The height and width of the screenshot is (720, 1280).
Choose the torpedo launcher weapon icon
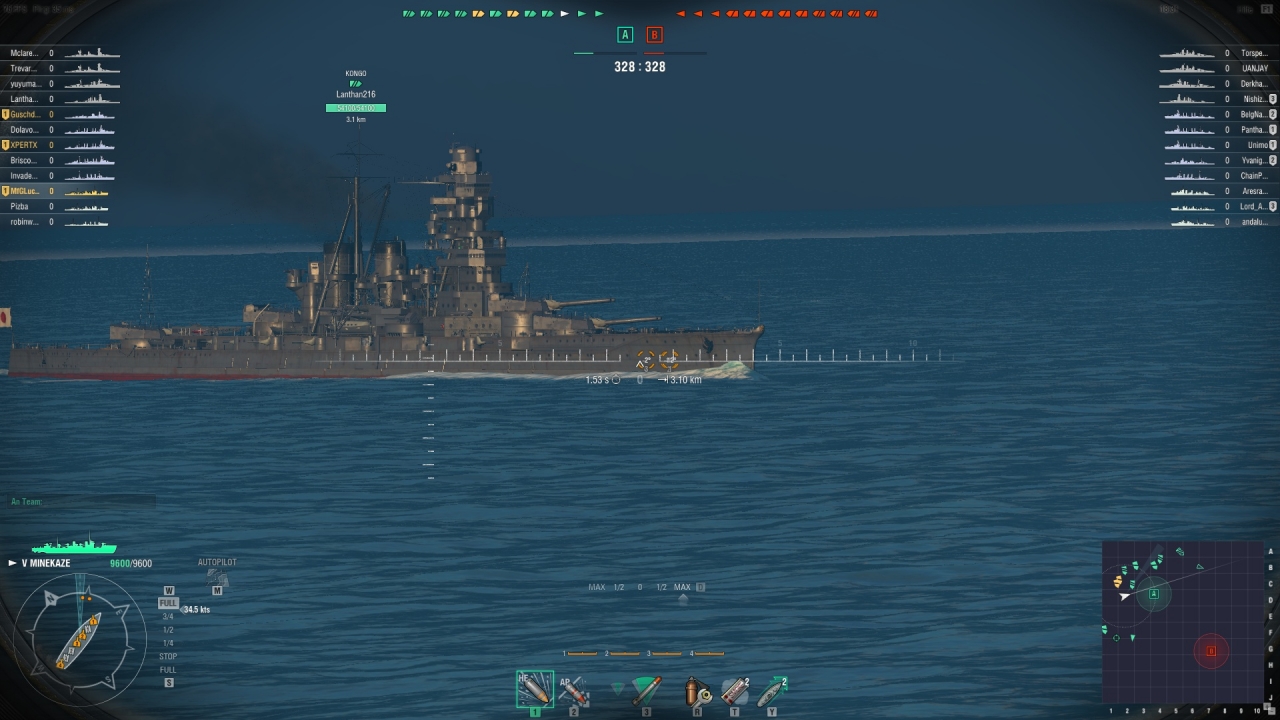click(x=646, y=689)
